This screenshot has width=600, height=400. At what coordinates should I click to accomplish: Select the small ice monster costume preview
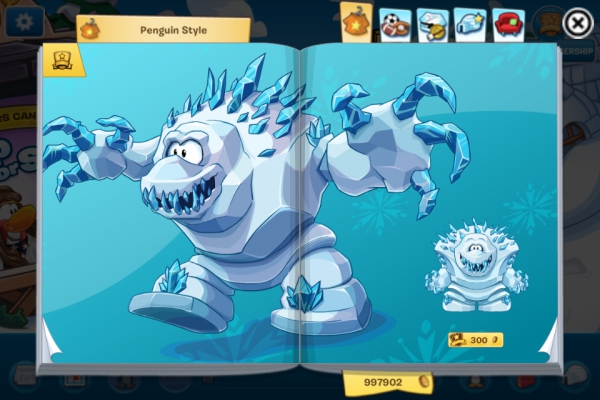pos(470,267)
